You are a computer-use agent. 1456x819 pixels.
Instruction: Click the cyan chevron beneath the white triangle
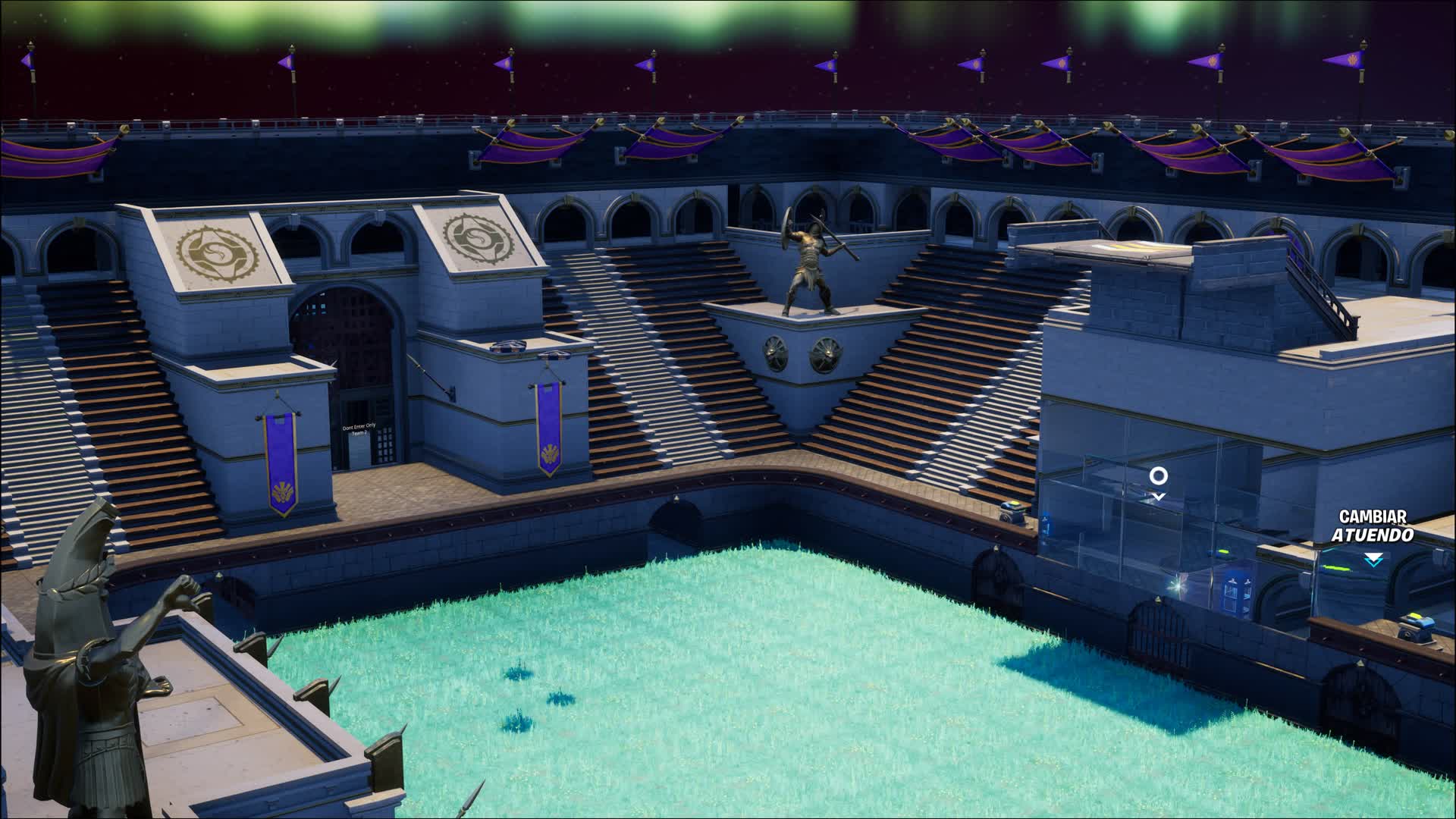coord(1374,563)
